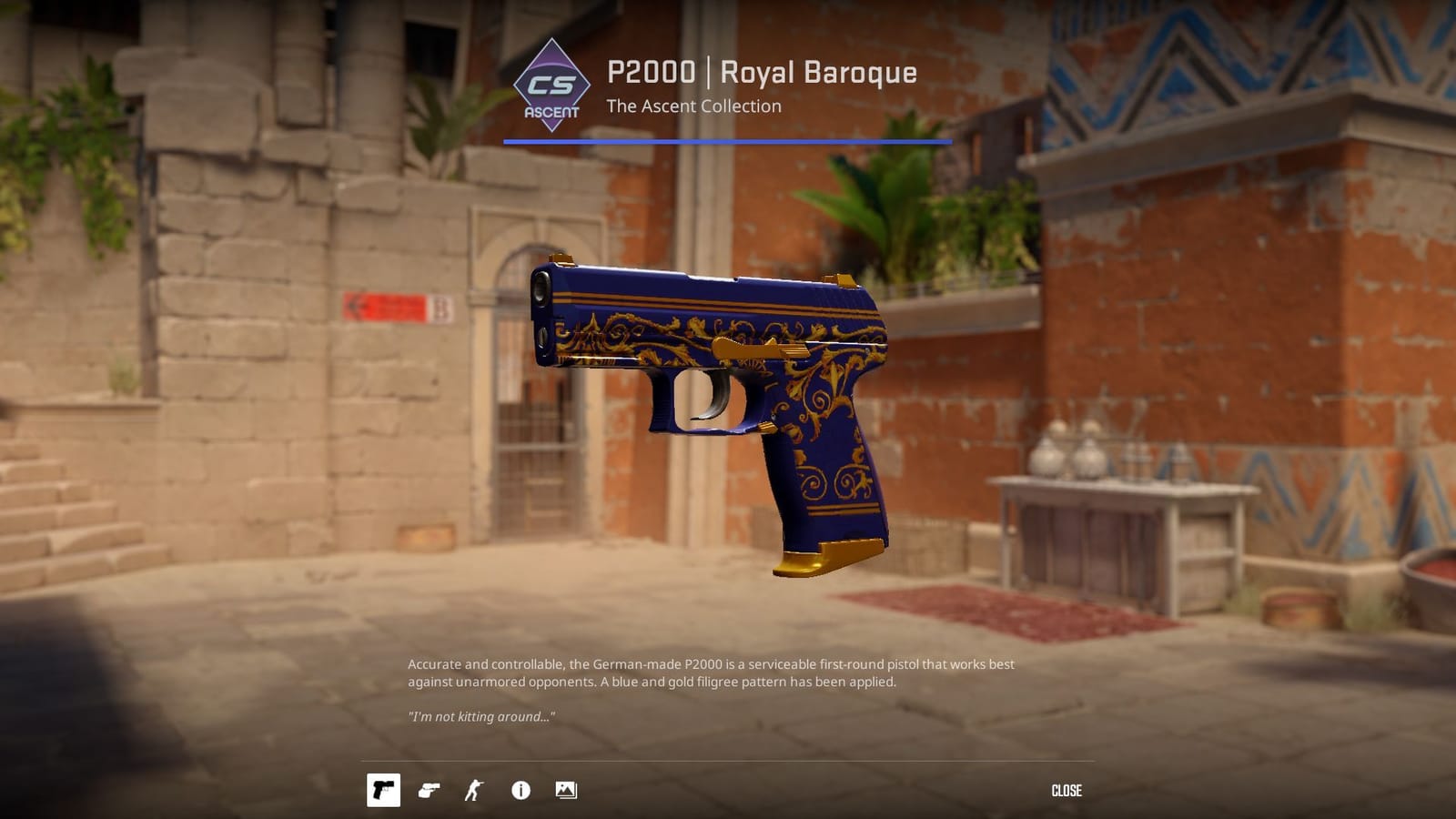The height and width of the screenshot is (819, 1456).
Task: Select the highlighted pistol view icon
Action: pos(385,791)
